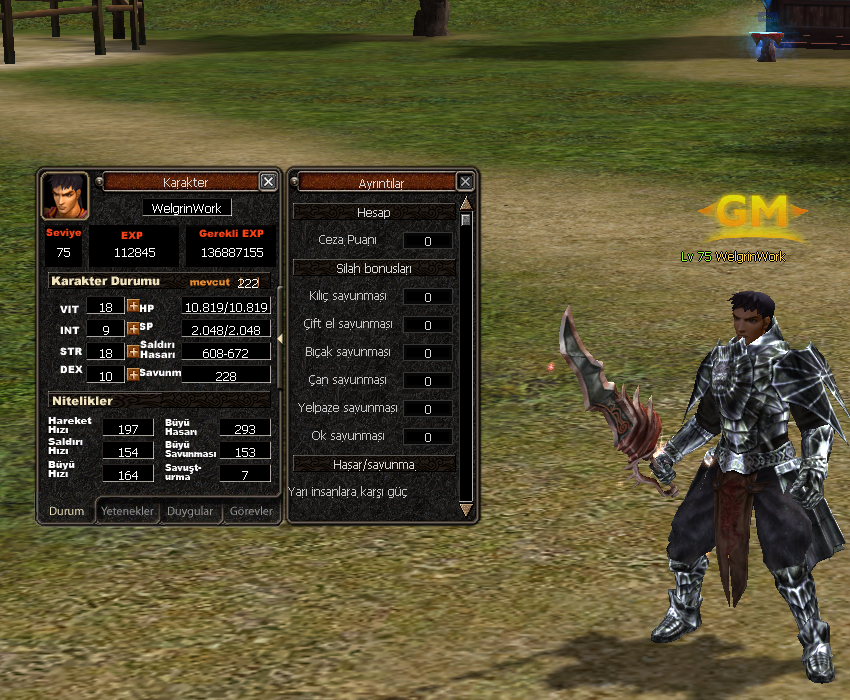Click the WelgrinWork name field
The height and width of the screenshot is (700, 850).
pyautogui.click(x=186, y=208)
